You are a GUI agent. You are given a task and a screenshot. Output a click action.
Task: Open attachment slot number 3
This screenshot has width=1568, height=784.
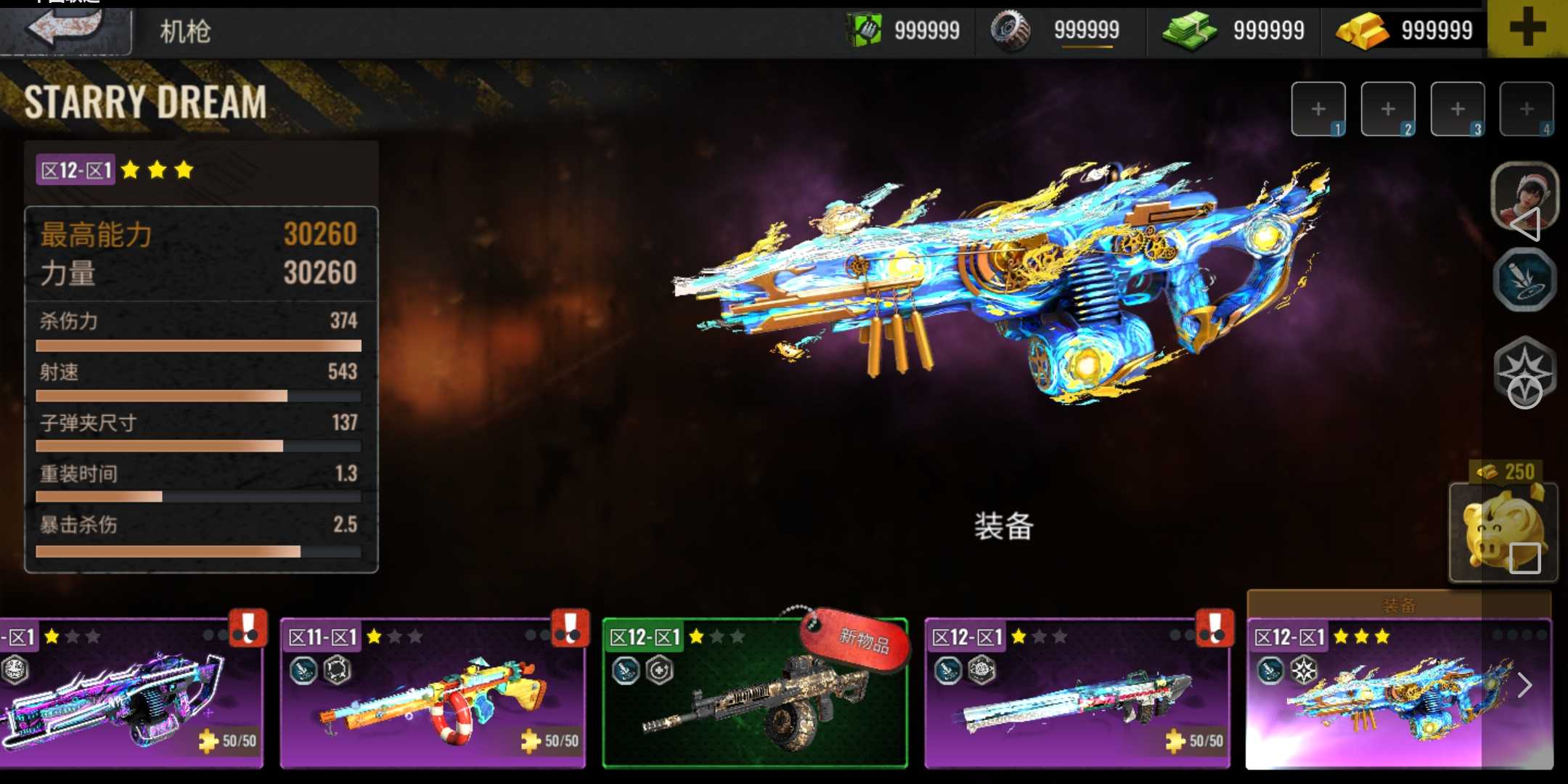click(1458, 110)
